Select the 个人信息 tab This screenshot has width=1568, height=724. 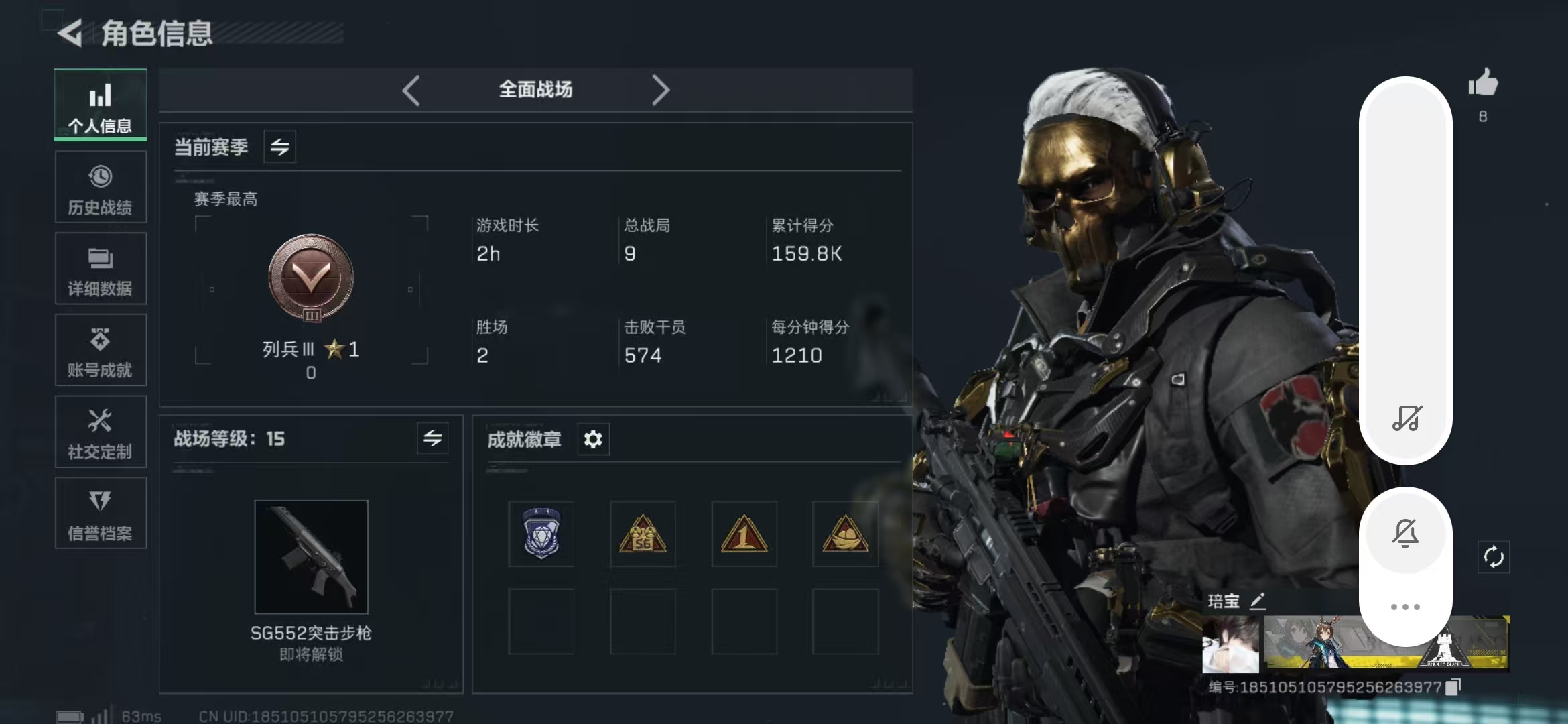tap(101, 105)
